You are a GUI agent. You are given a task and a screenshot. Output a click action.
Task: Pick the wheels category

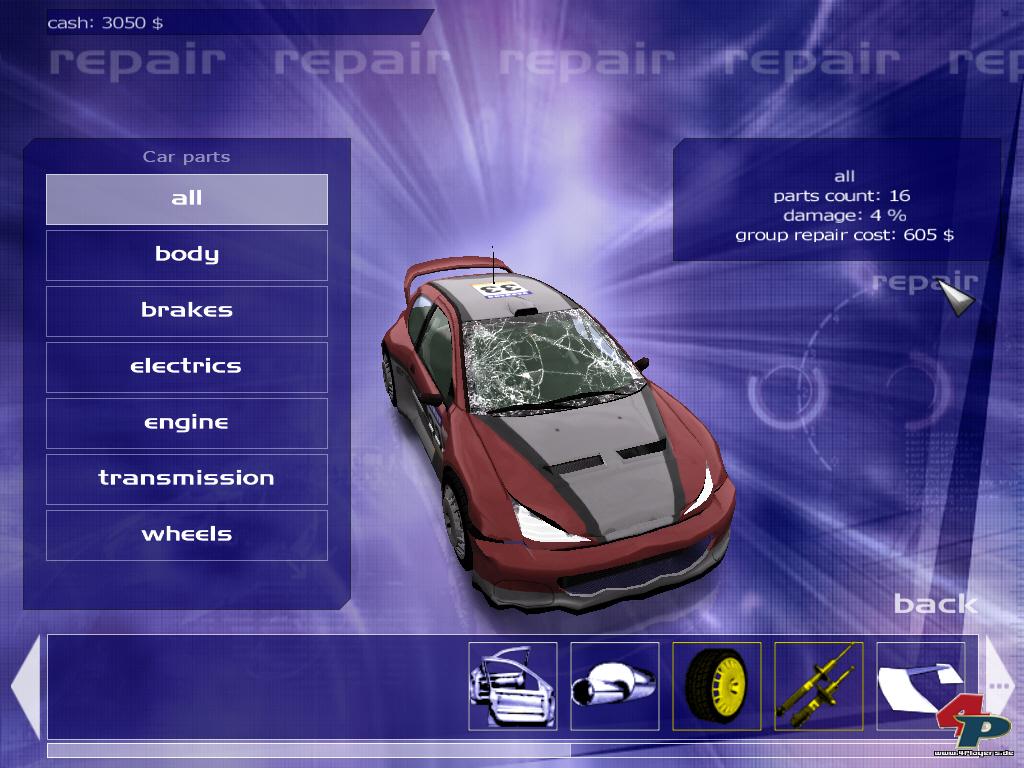[187, 535]
